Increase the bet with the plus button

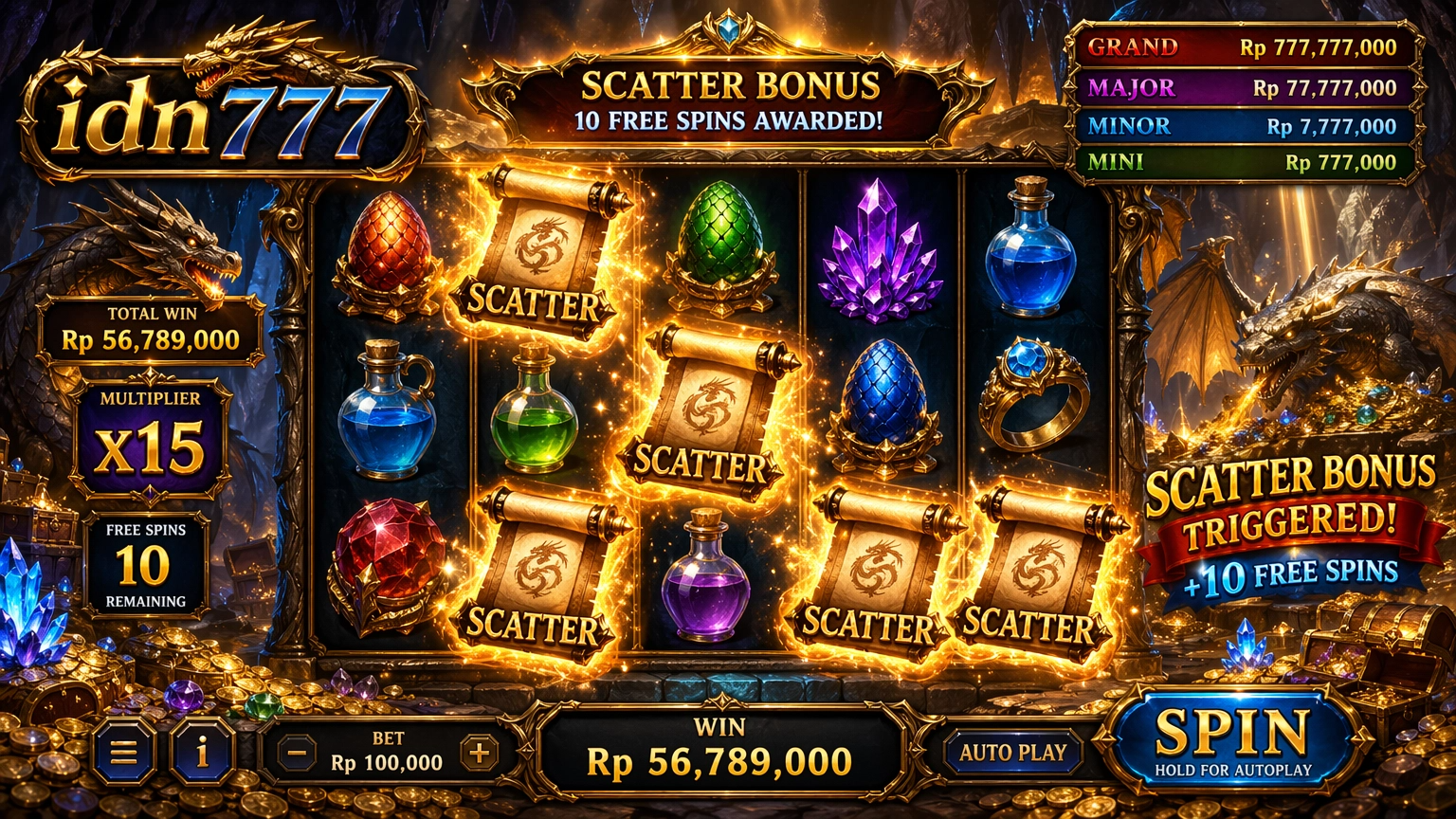[x=479, y=754]
